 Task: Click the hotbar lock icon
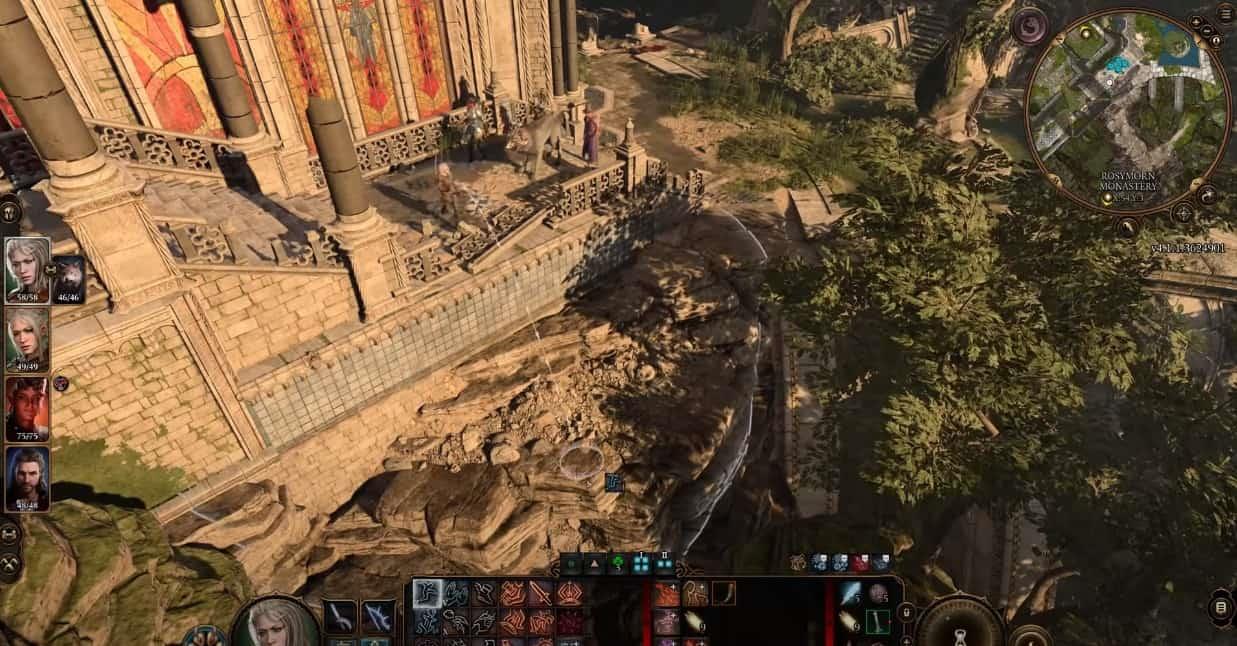click(x=906, y=612)
